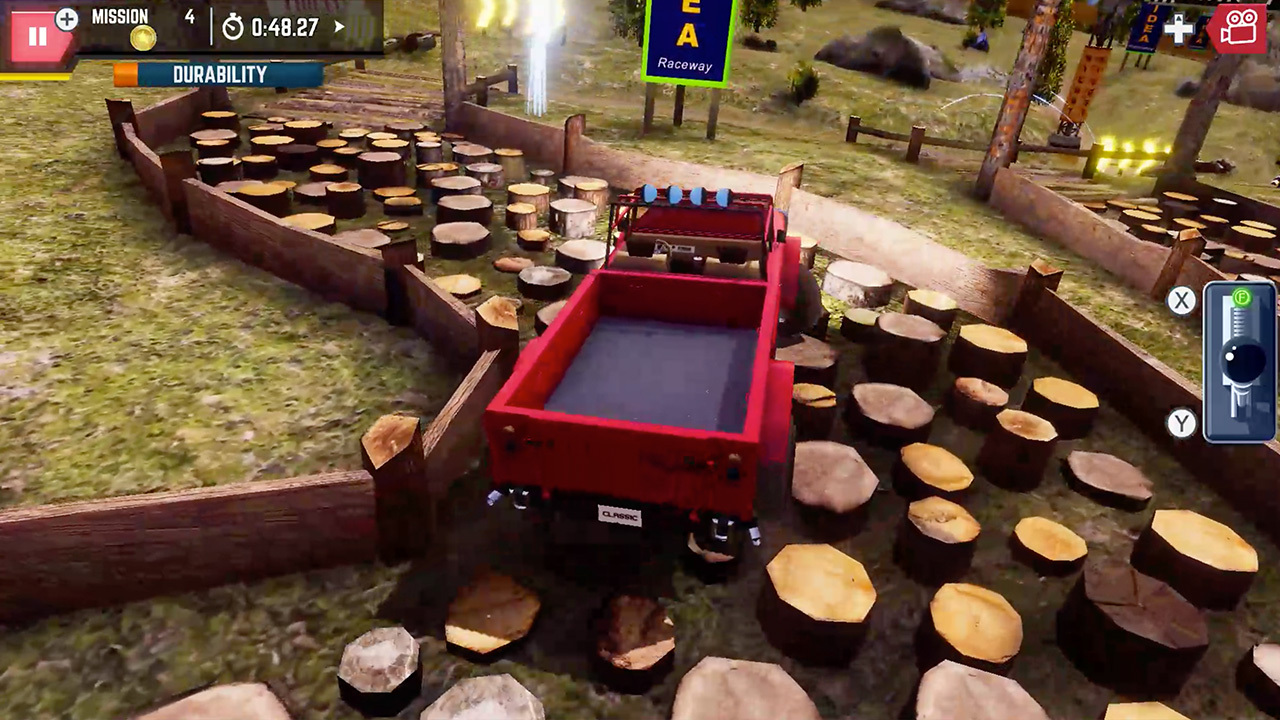Pause the game with the pause icon

[x=38, y=37]
